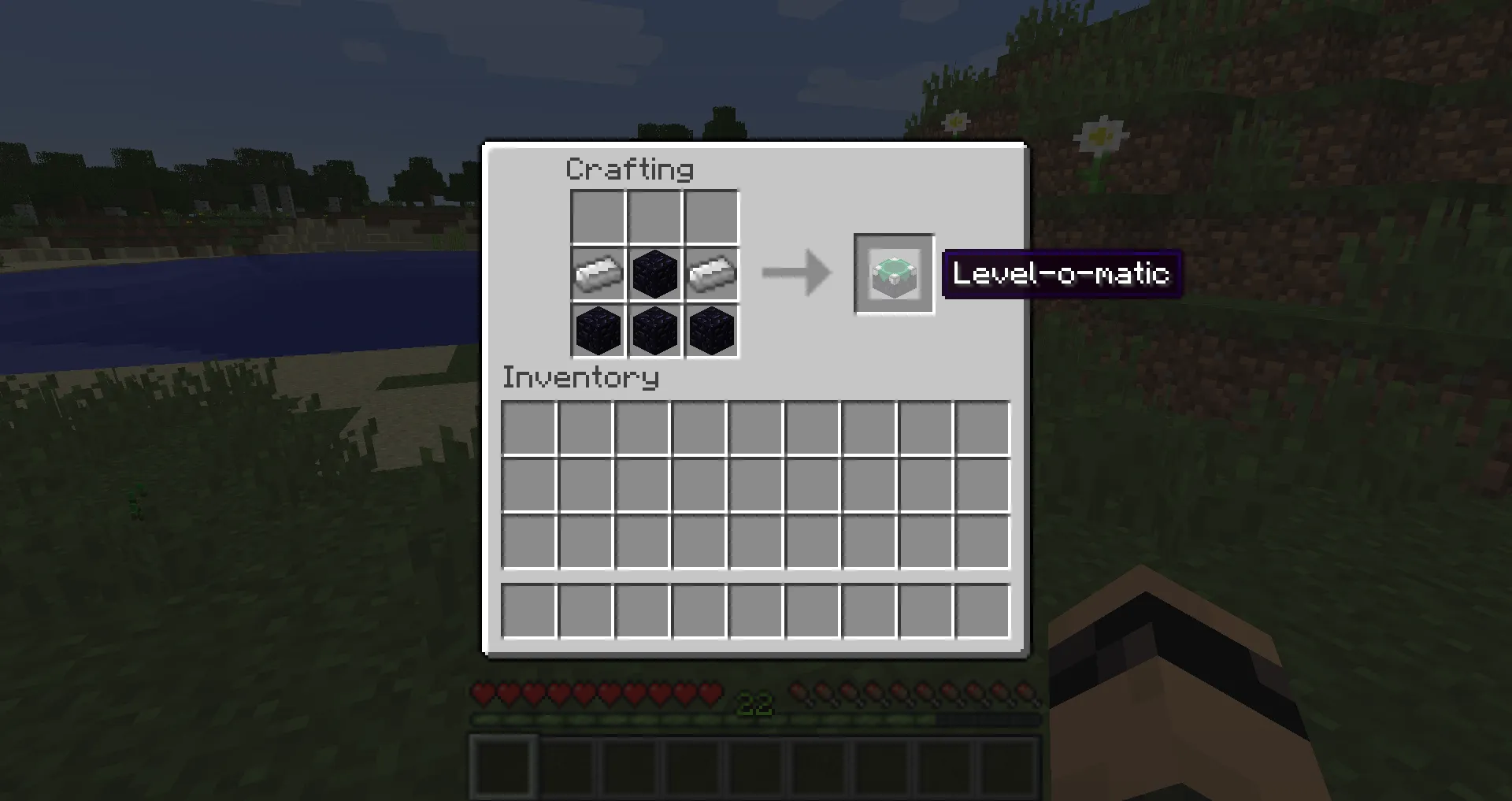1512x801 pixels.
Task: Select the bottom-center obsidian block
Action: (654, 331)
